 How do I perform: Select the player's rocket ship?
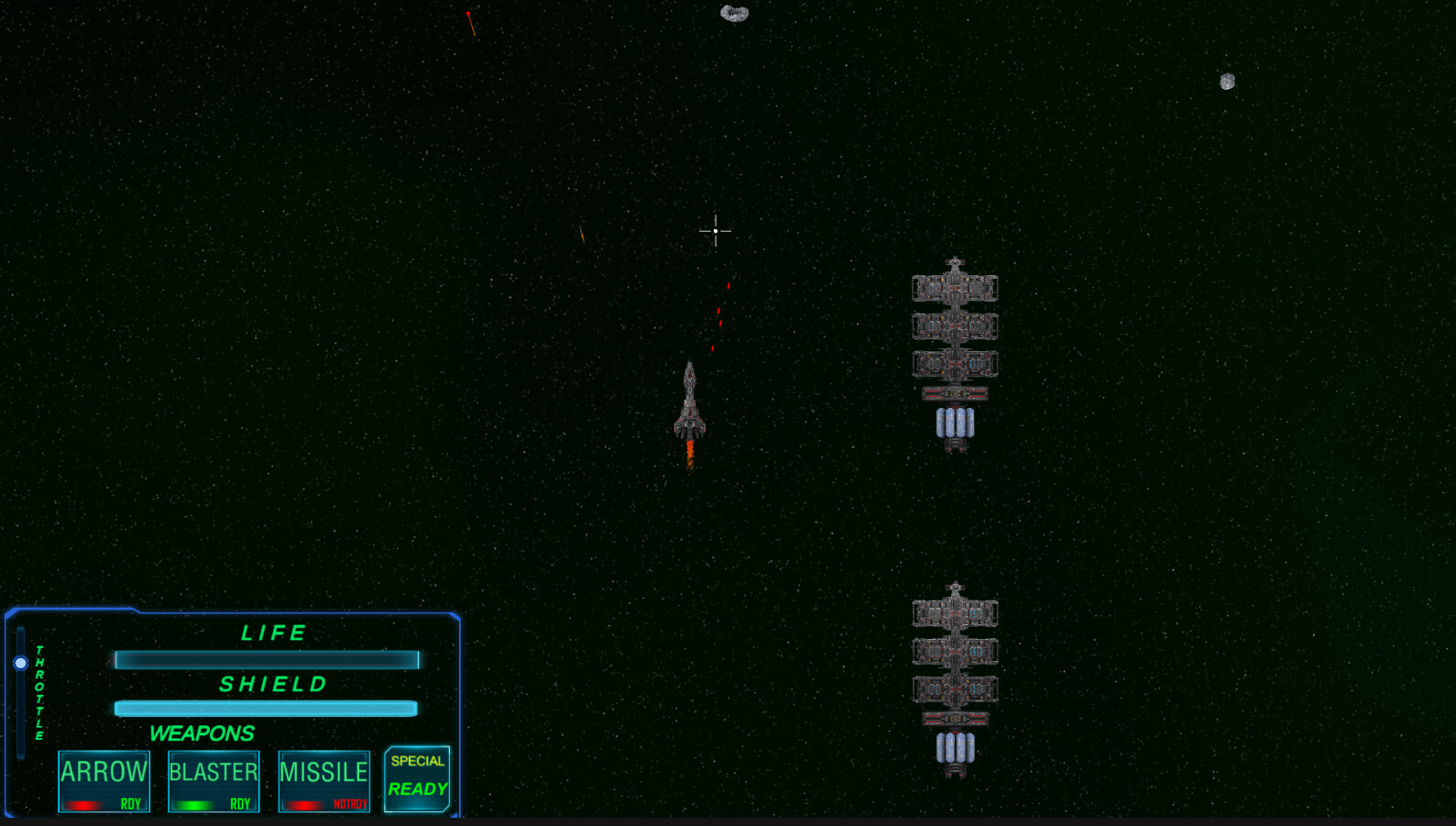689,403
